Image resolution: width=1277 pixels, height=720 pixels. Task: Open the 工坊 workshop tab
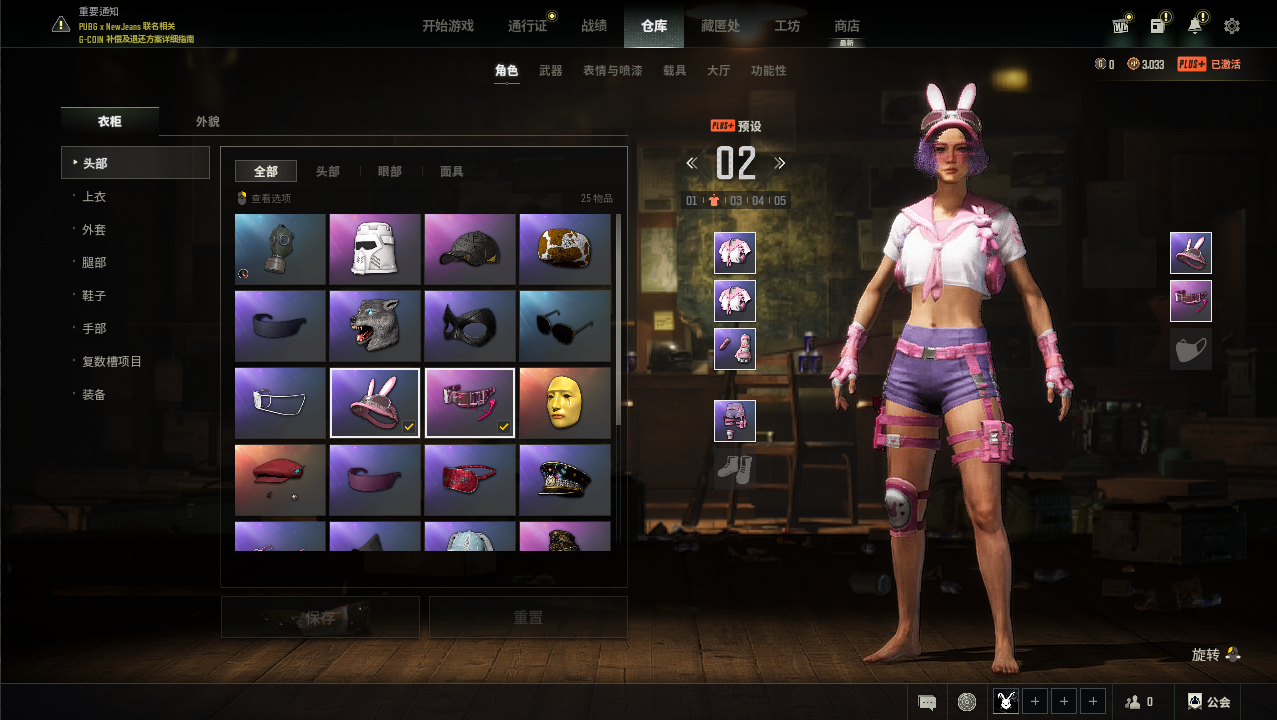[x=787, y=26]
